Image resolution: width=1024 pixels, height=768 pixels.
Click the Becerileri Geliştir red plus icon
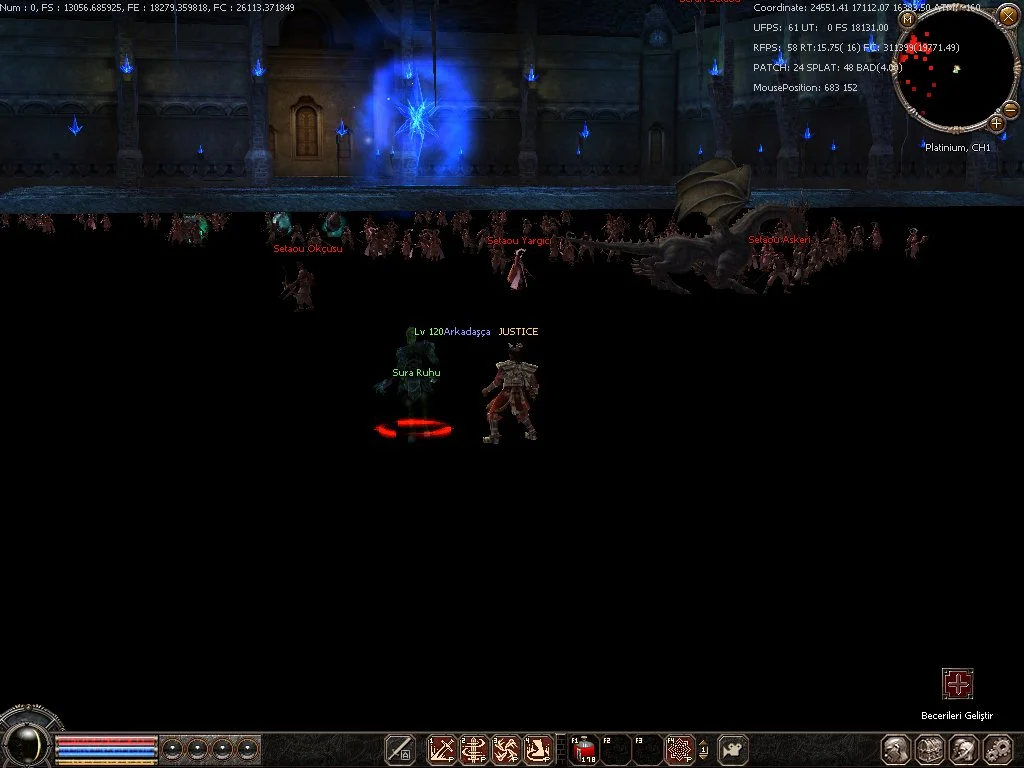958,684
